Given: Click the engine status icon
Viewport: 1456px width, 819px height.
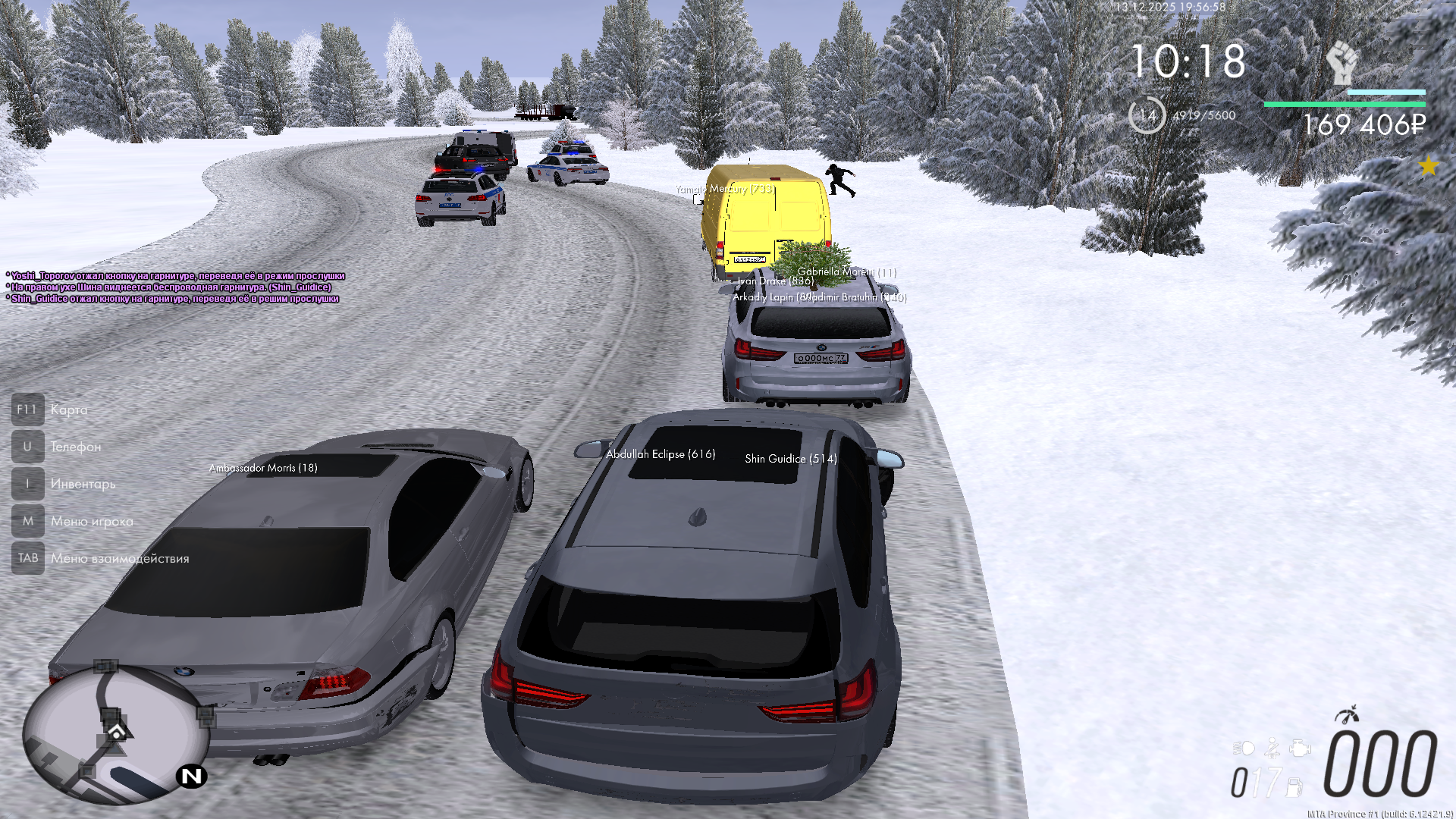Looking at the screenshot, I should [x=1300, y=749].
